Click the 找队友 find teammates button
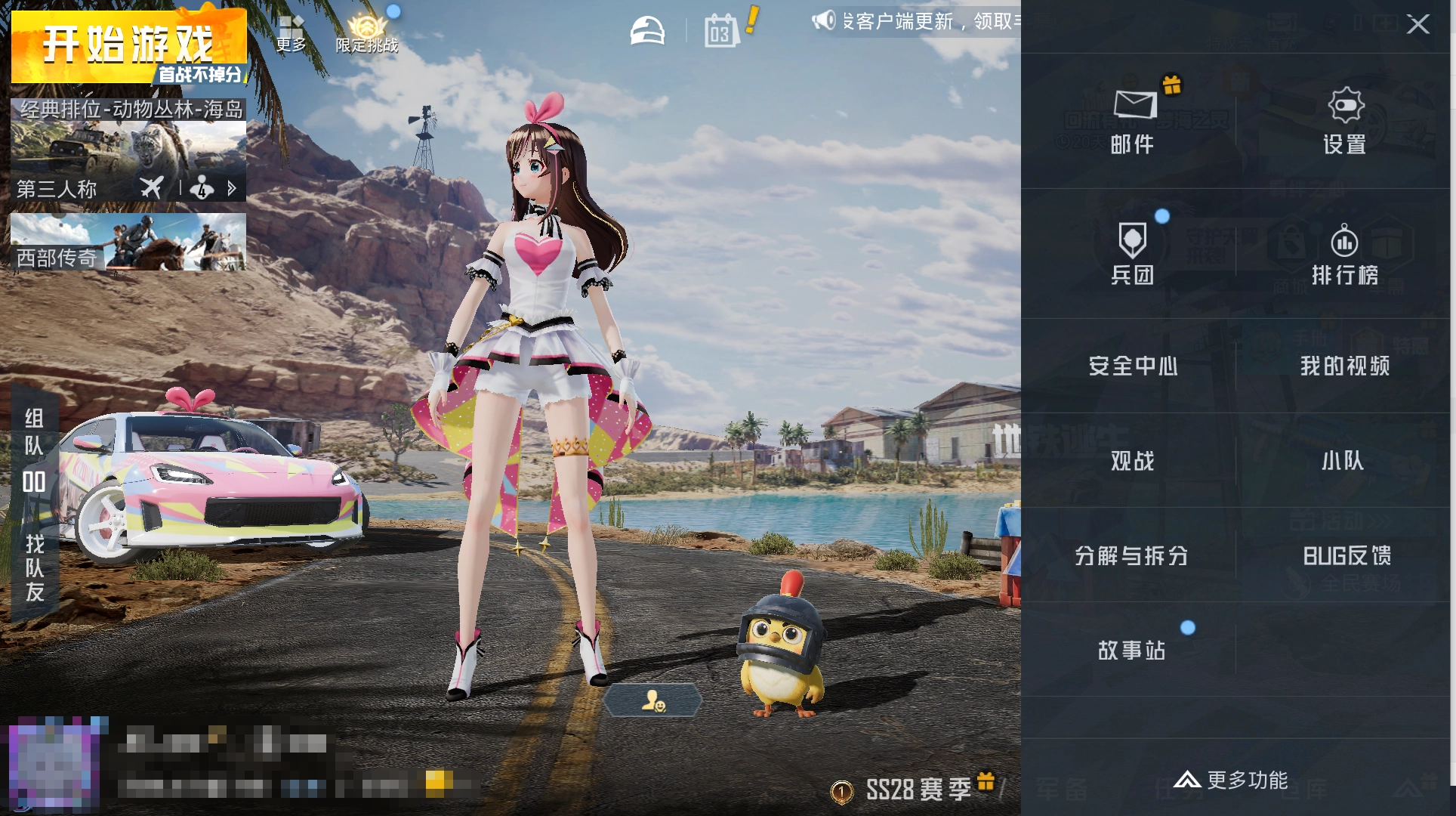 coord(35,568)
